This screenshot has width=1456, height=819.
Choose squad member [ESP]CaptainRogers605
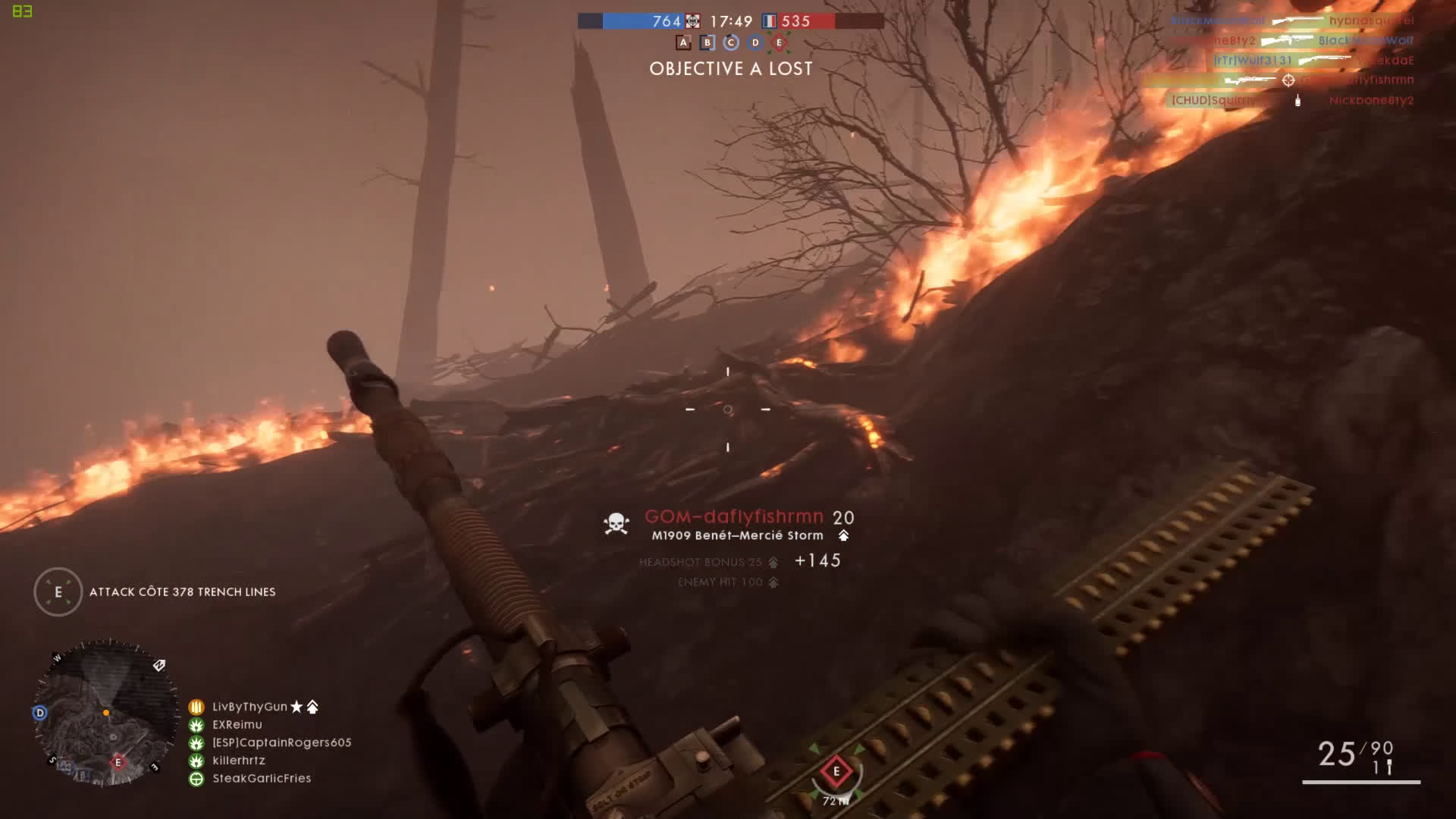coord(281,742)
